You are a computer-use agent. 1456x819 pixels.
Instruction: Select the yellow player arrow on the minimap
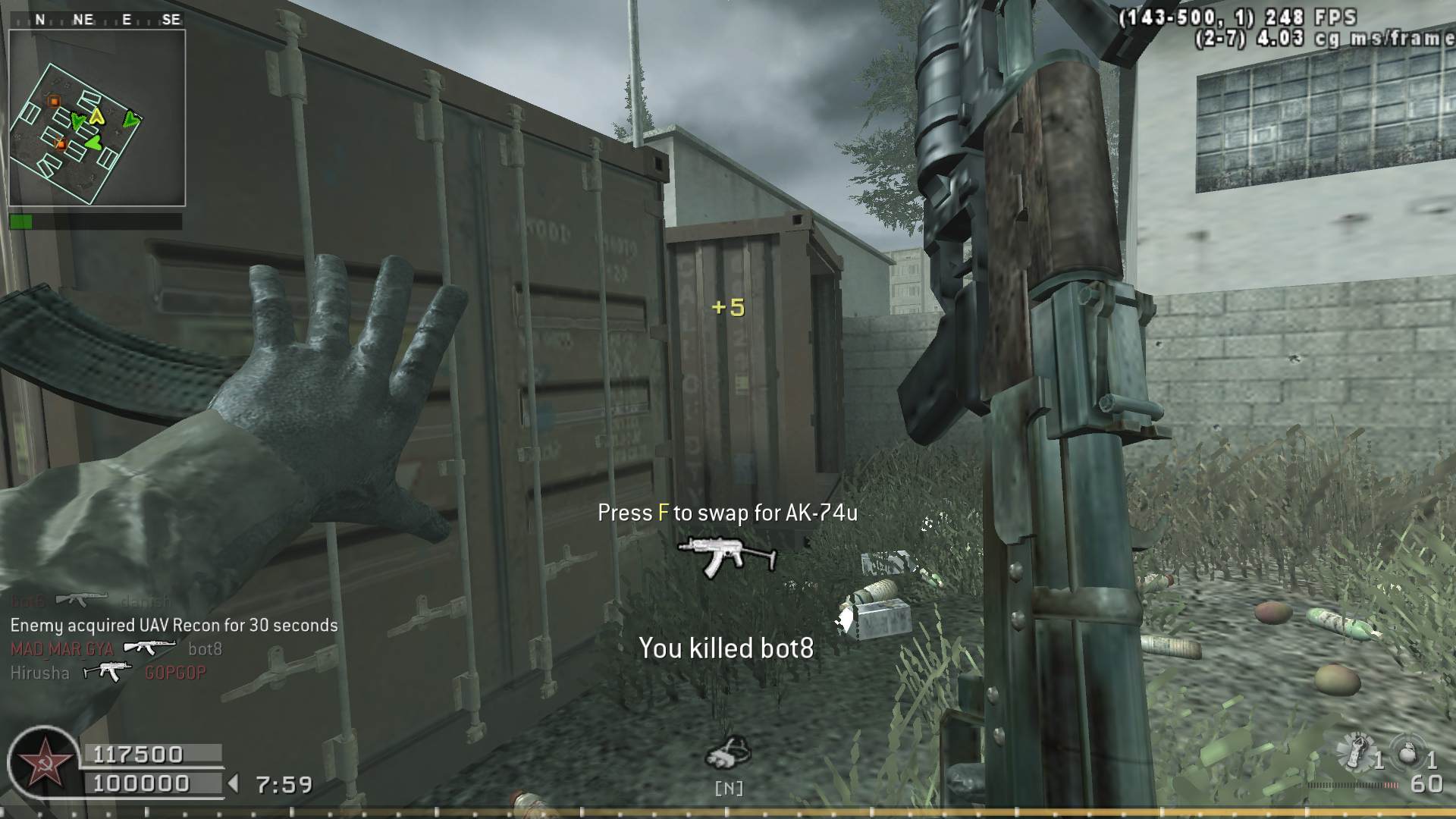(96, 115)
